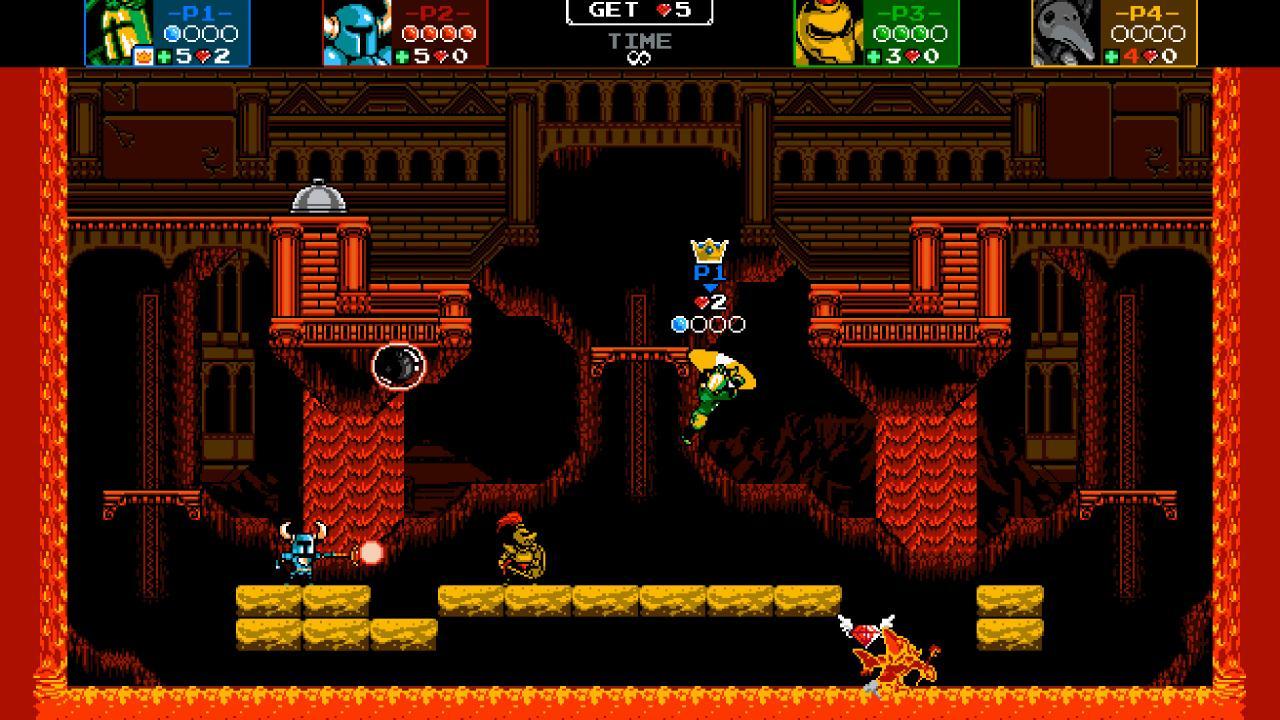Click the infinity symbol under TIME
This screenshot has width=1280, height=720.
[x=640, y=57]
